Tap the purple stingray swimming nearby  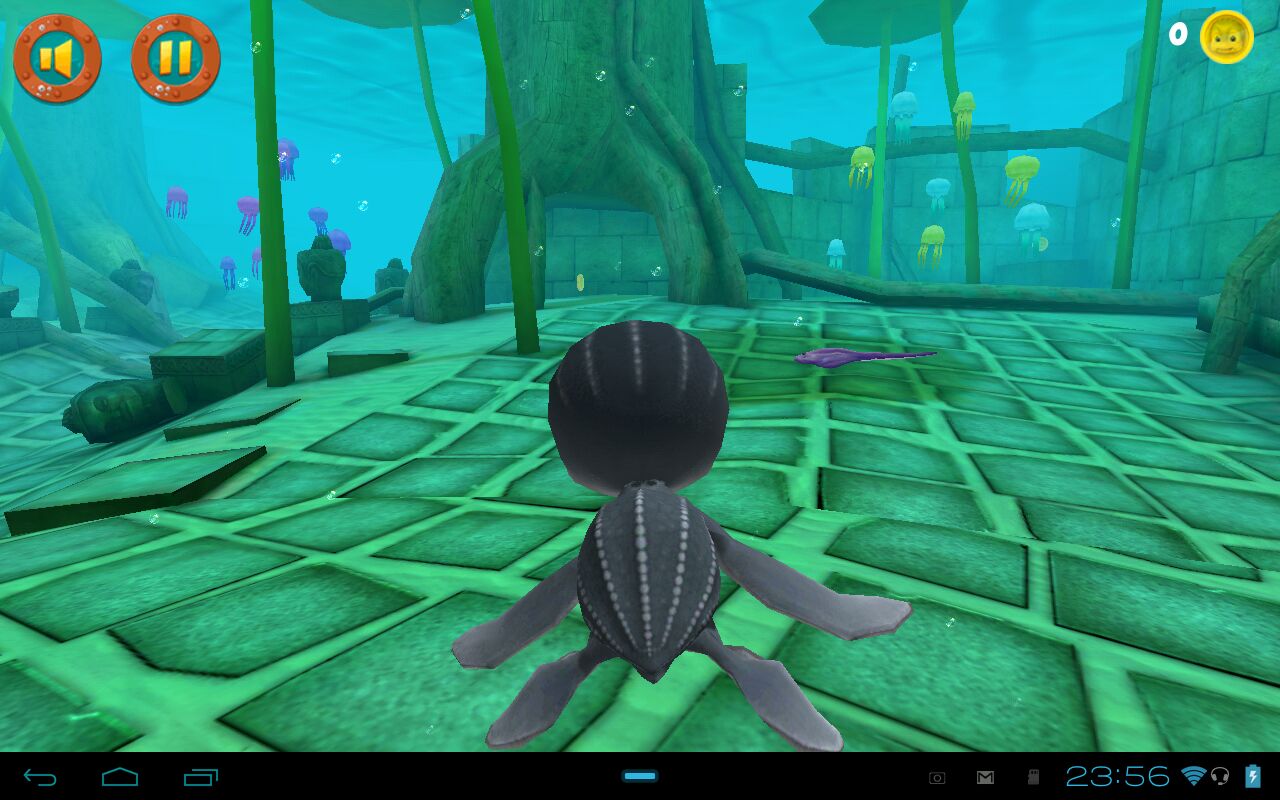pyautogui.click(x=860, y=357)
